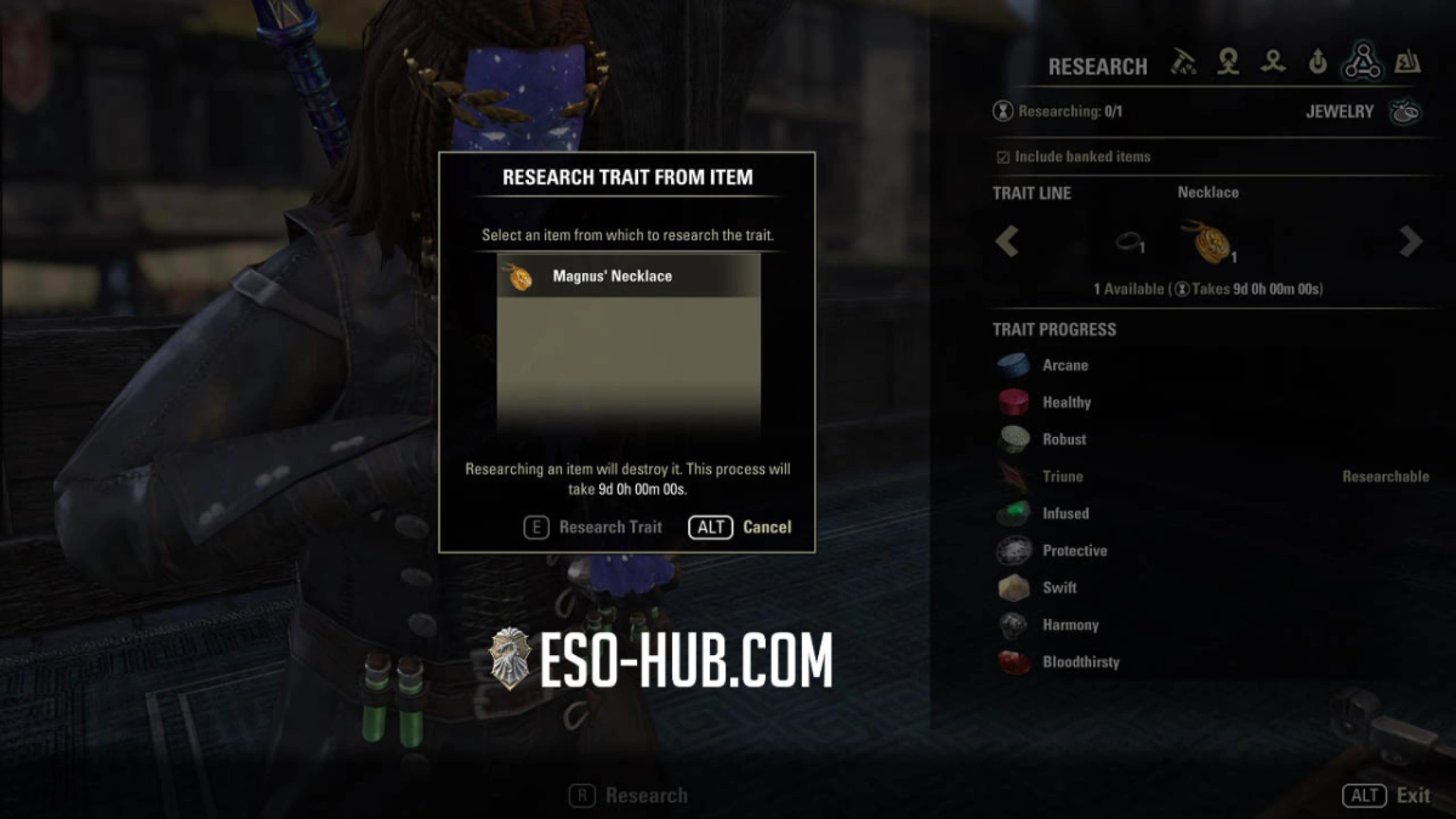Click the Bloodthirsty trait stone icon
Viewport: 1456px width, 819px height.
tap(1013, 661)
